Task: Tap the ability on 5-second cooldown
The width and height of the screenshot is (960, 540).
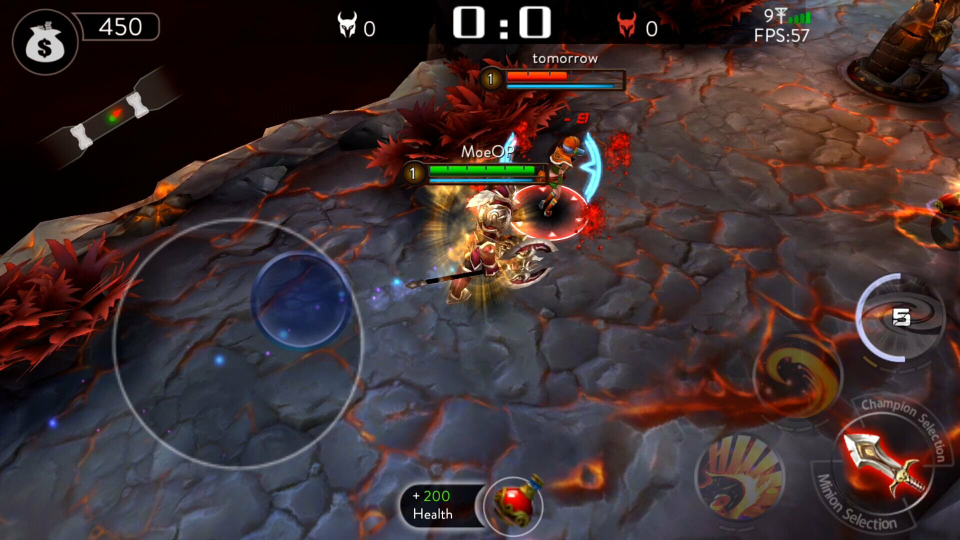Action: [900, 318]
